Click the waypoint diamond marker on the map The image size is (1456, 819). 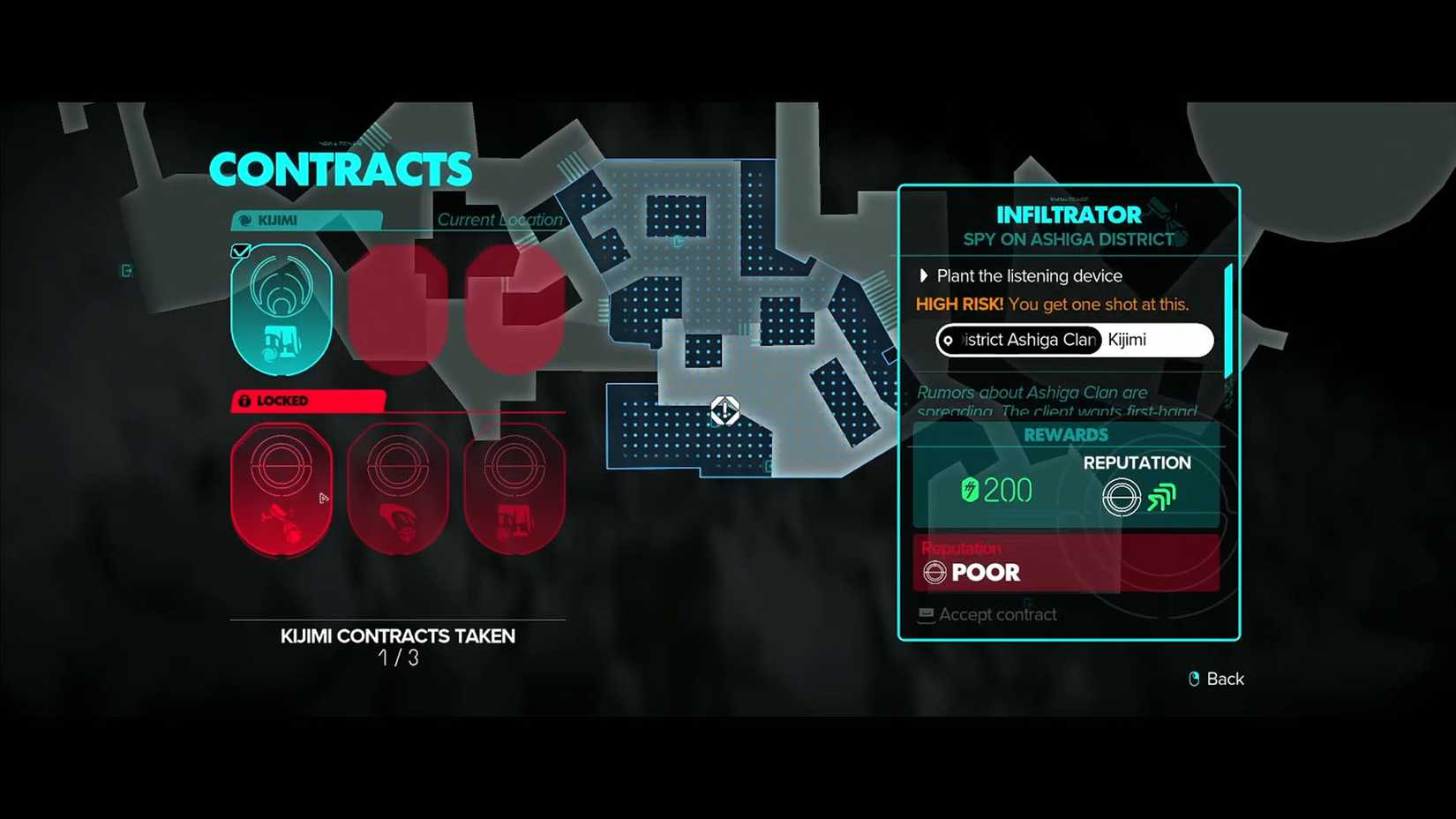click(724, 409)
